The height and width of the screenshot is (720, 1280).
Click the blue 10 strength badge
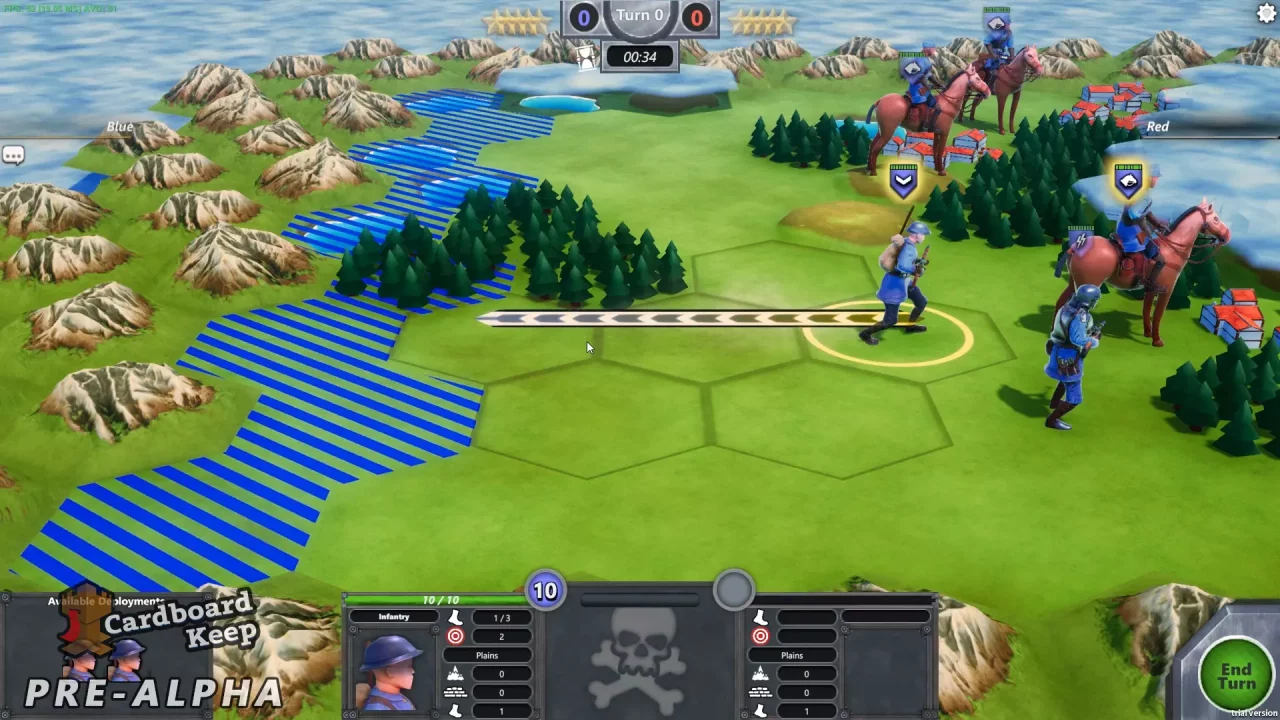(545, 591)
